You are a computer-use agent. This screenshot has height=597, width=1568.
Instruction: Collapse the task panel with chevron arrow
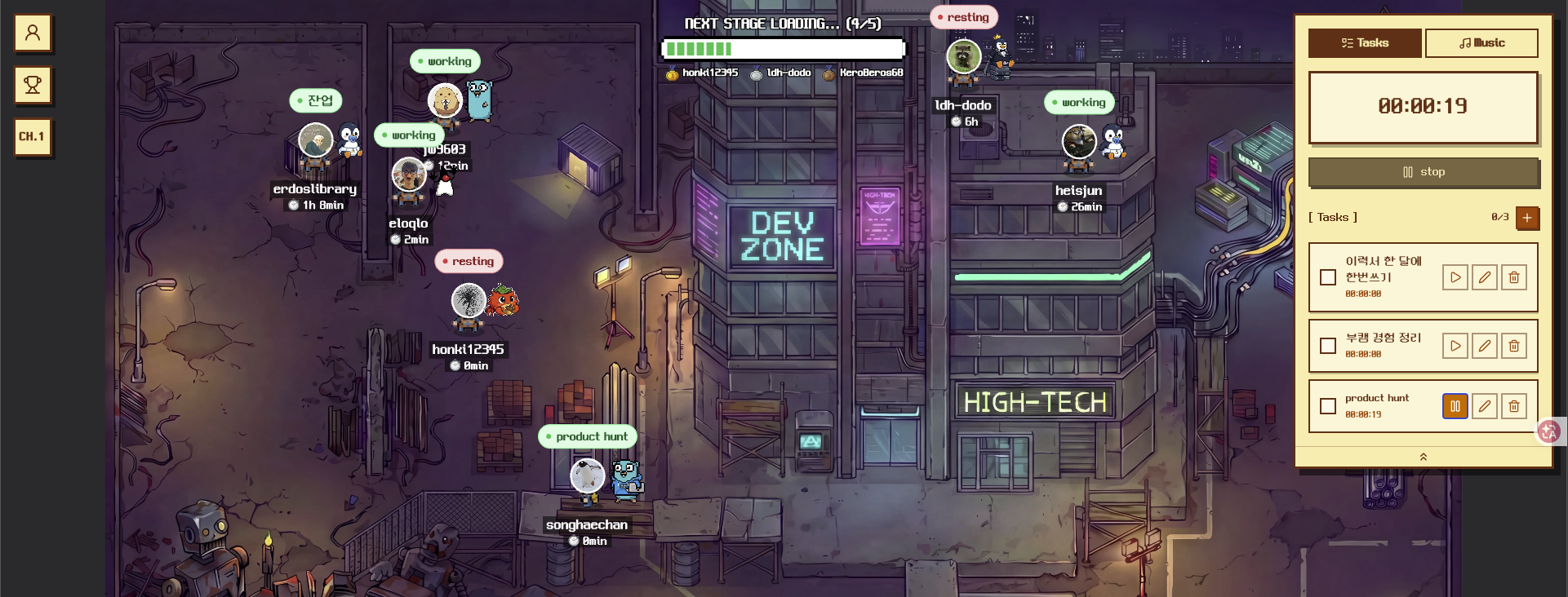[1424, 457]
